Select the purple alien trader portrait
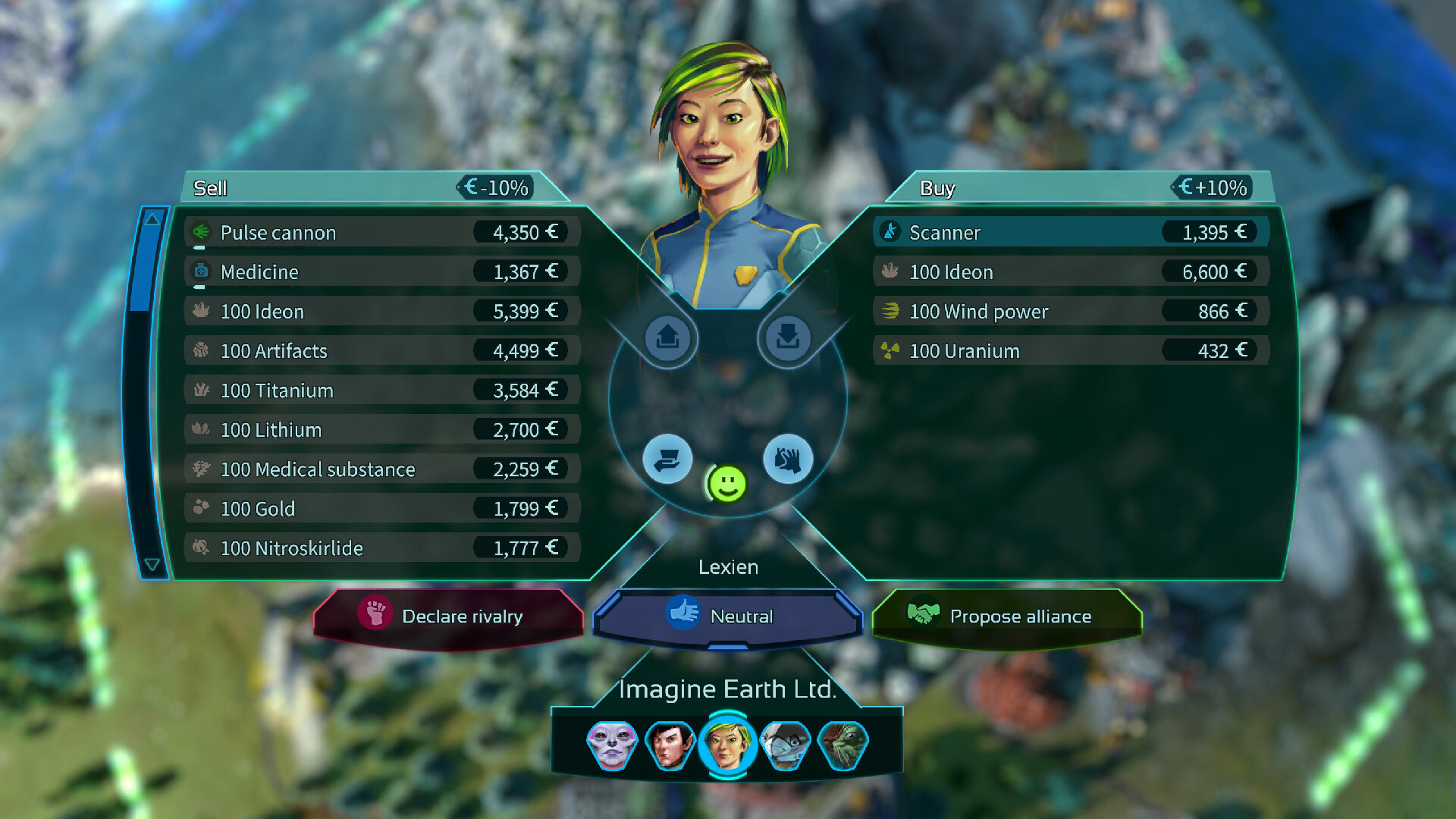Image resolution: width=1456 pixels, height=819 pixels. [x=612, y=745]
